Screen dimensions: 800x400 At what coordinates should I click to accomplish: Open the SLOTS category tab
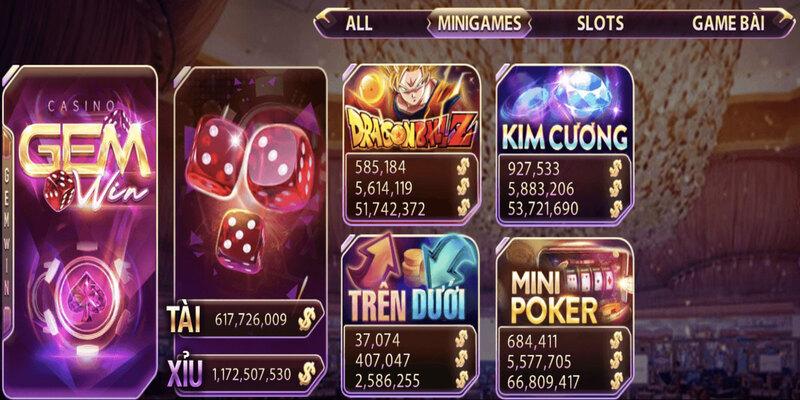coord(600,22)
